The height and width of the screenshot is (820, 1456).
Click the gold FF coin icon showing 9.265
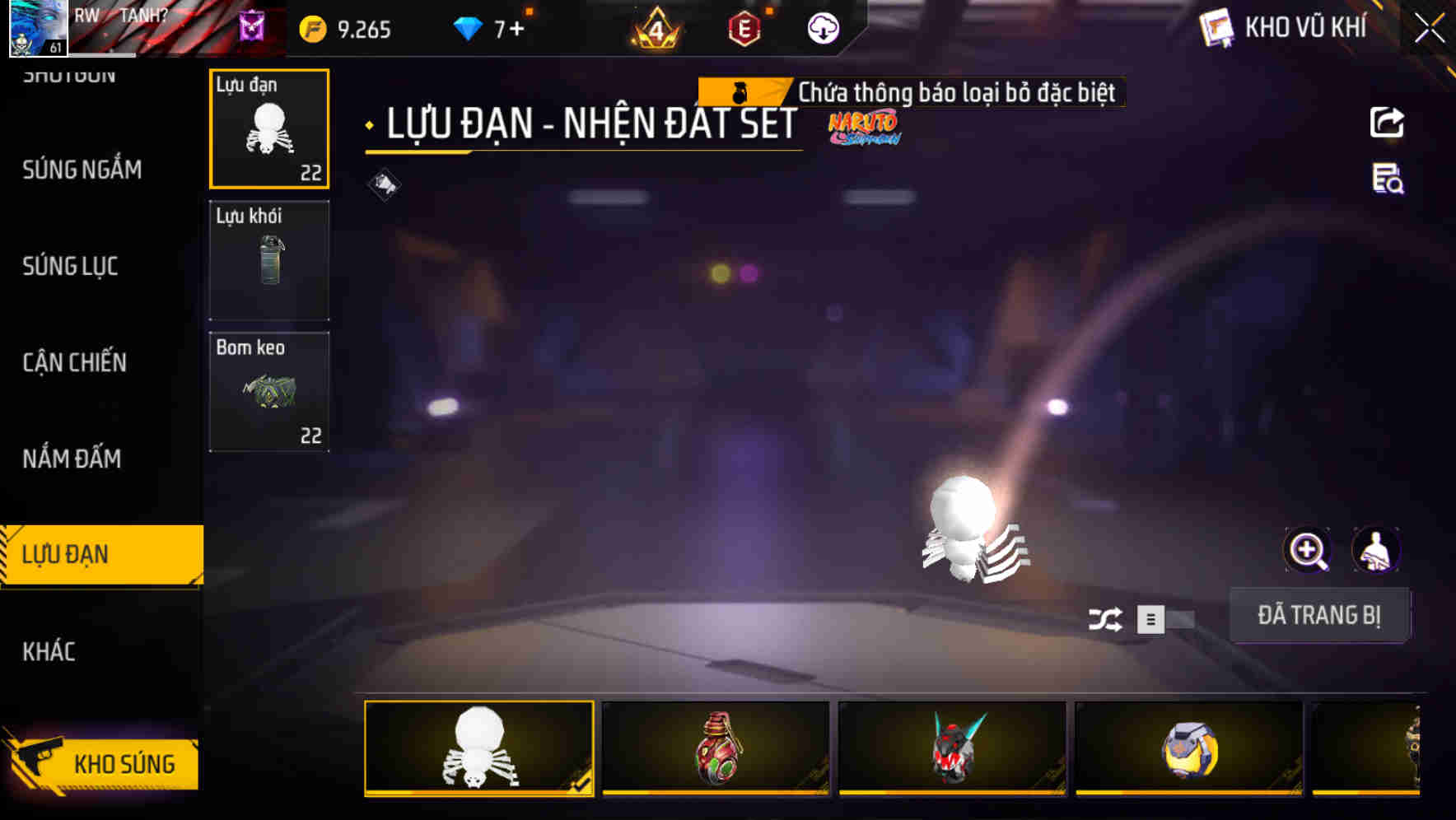[313, 28]
